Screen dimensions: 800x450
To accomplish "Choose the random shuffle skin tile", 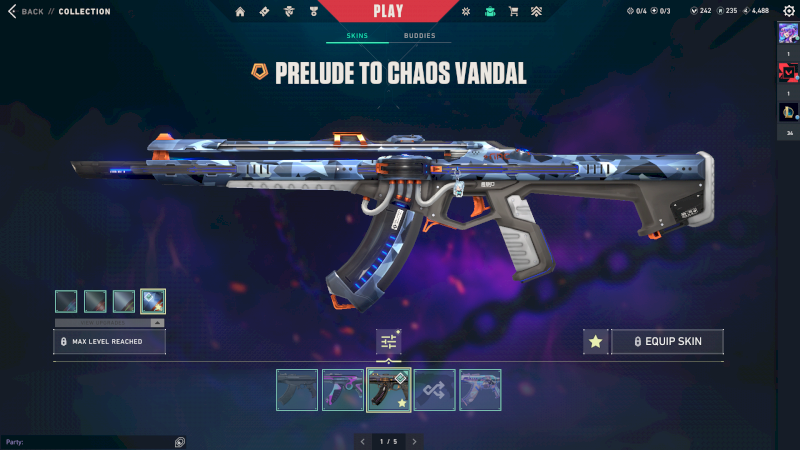I will tap(435, 390).
